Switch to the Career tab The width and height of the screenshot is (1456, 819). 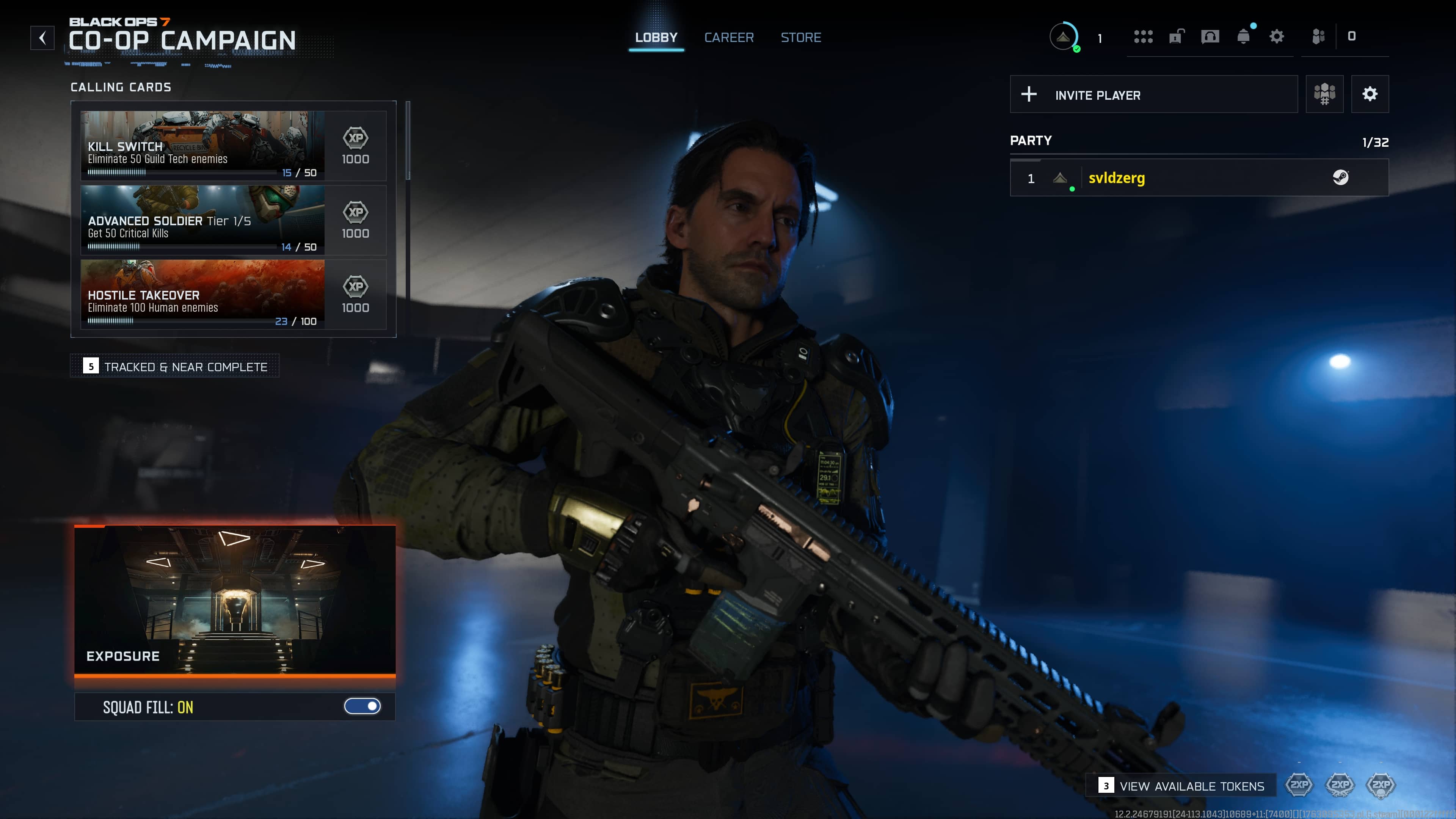pyautogui.click(x=728, y=37)
